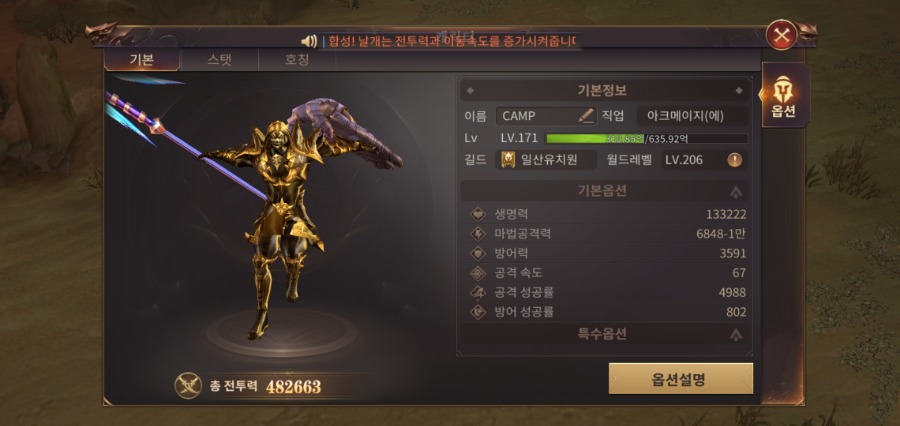Close the character info window

[x=780, y=37]
